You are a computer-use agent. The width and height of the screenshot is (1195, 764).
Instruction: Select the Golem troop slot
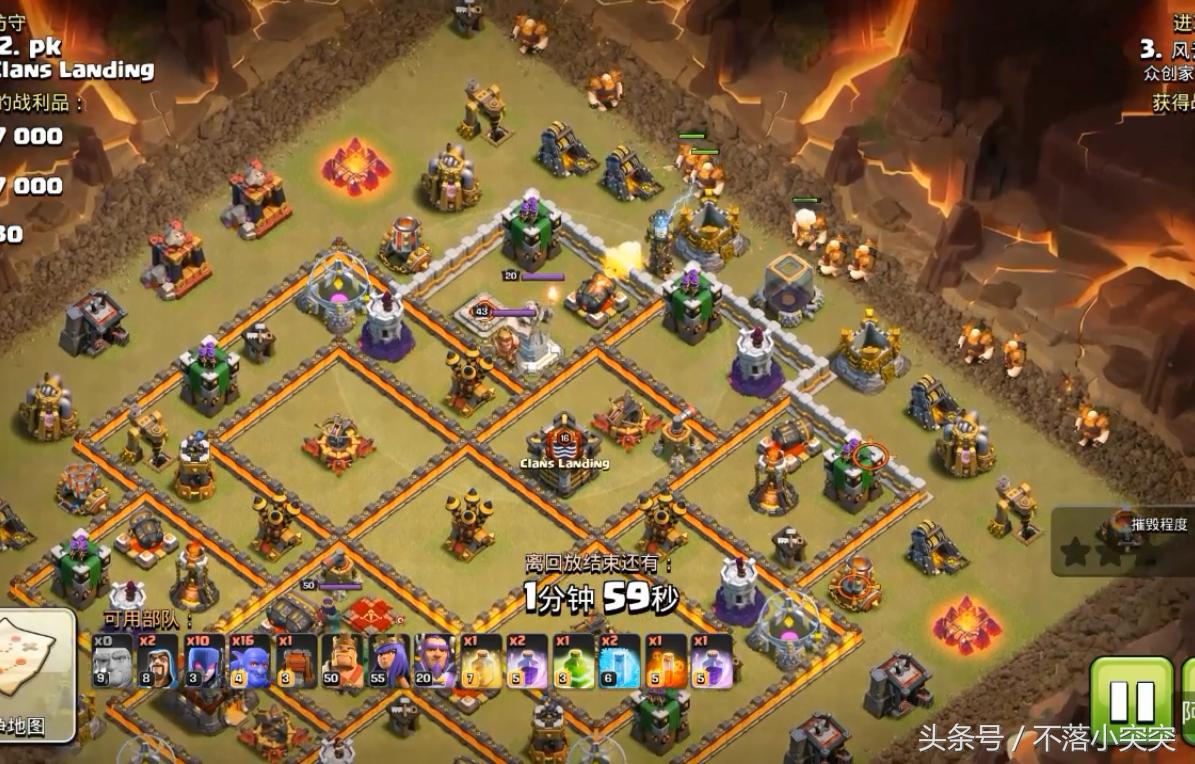(x=113, y=661)
